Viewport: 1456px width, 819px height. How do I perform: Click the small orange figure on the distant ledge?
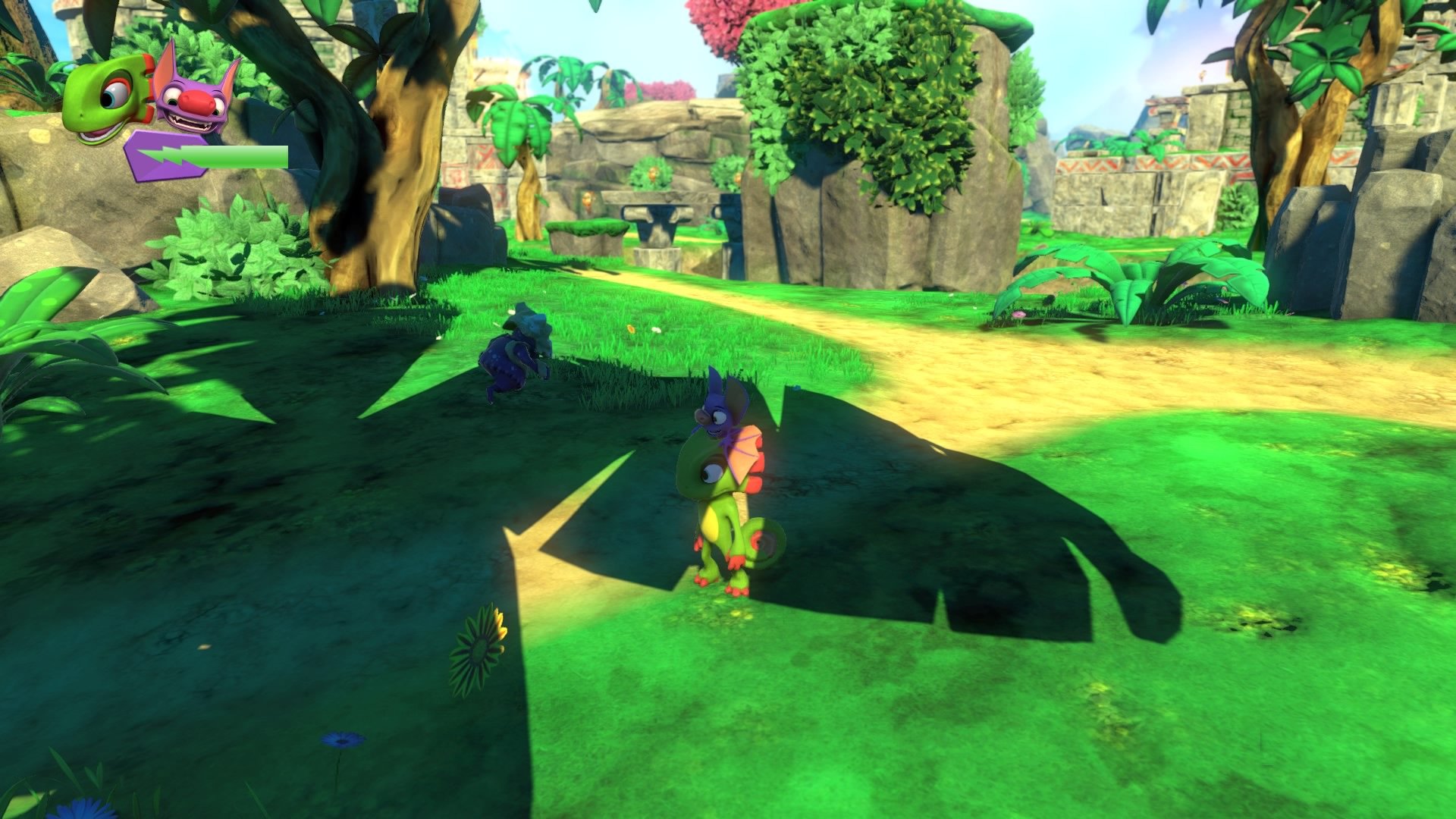tap(653, 174)
